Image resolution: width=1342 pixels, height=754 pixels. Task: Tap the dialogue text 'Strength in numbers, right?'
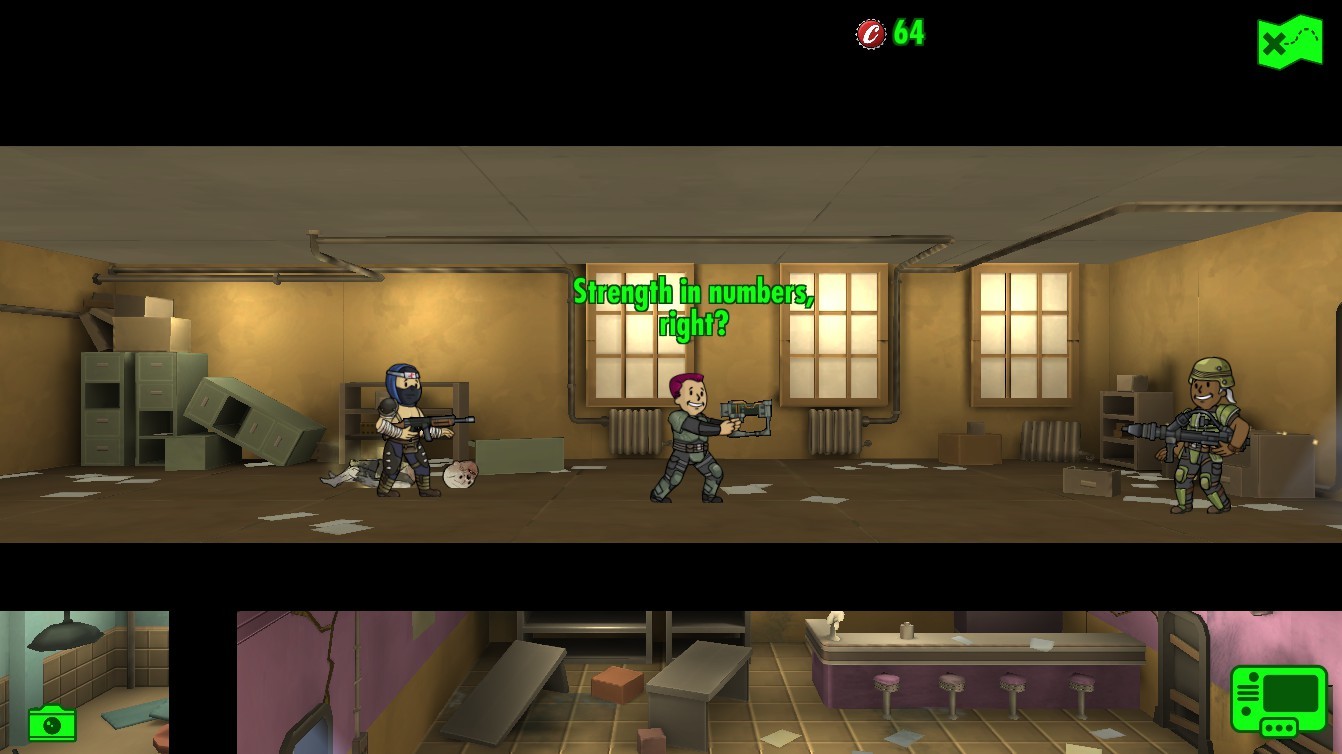[x=693, y=305]
